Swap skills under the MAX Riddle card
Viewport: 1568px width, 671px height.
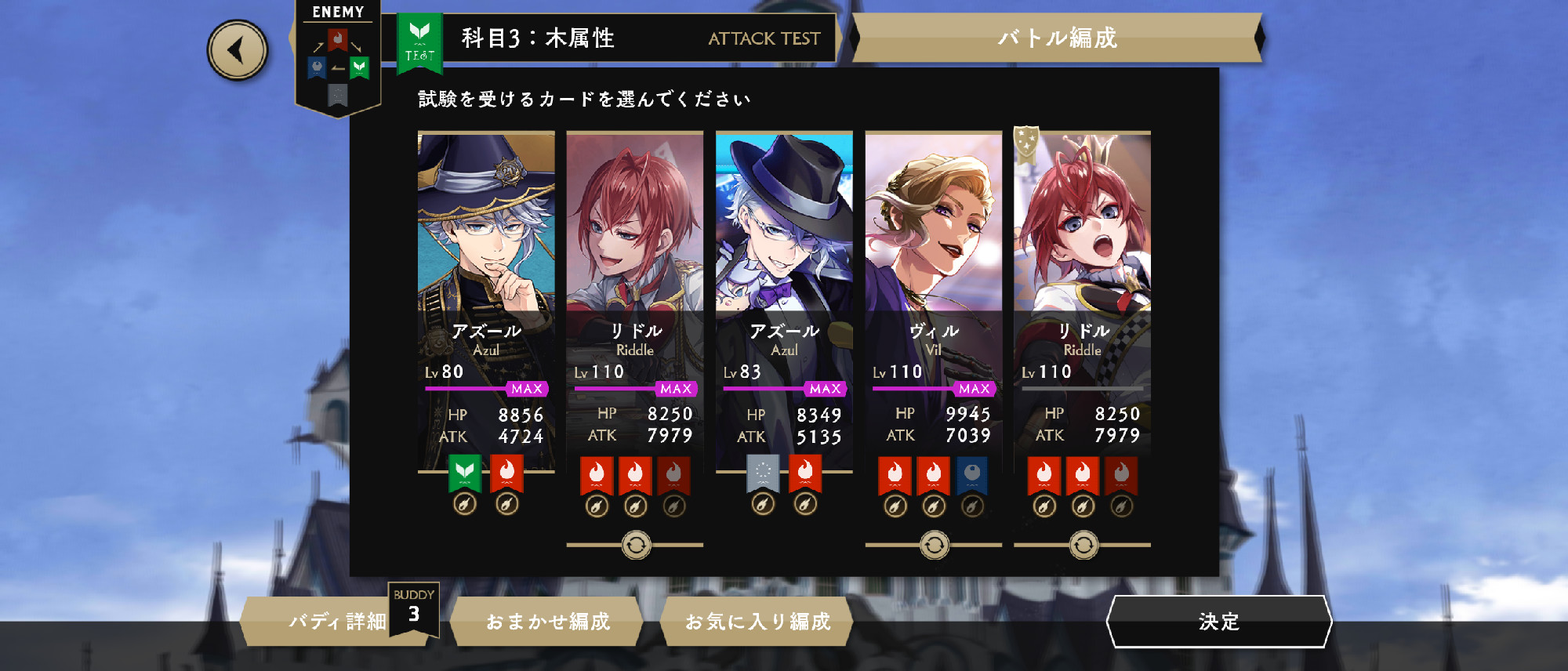click(636, 545)
